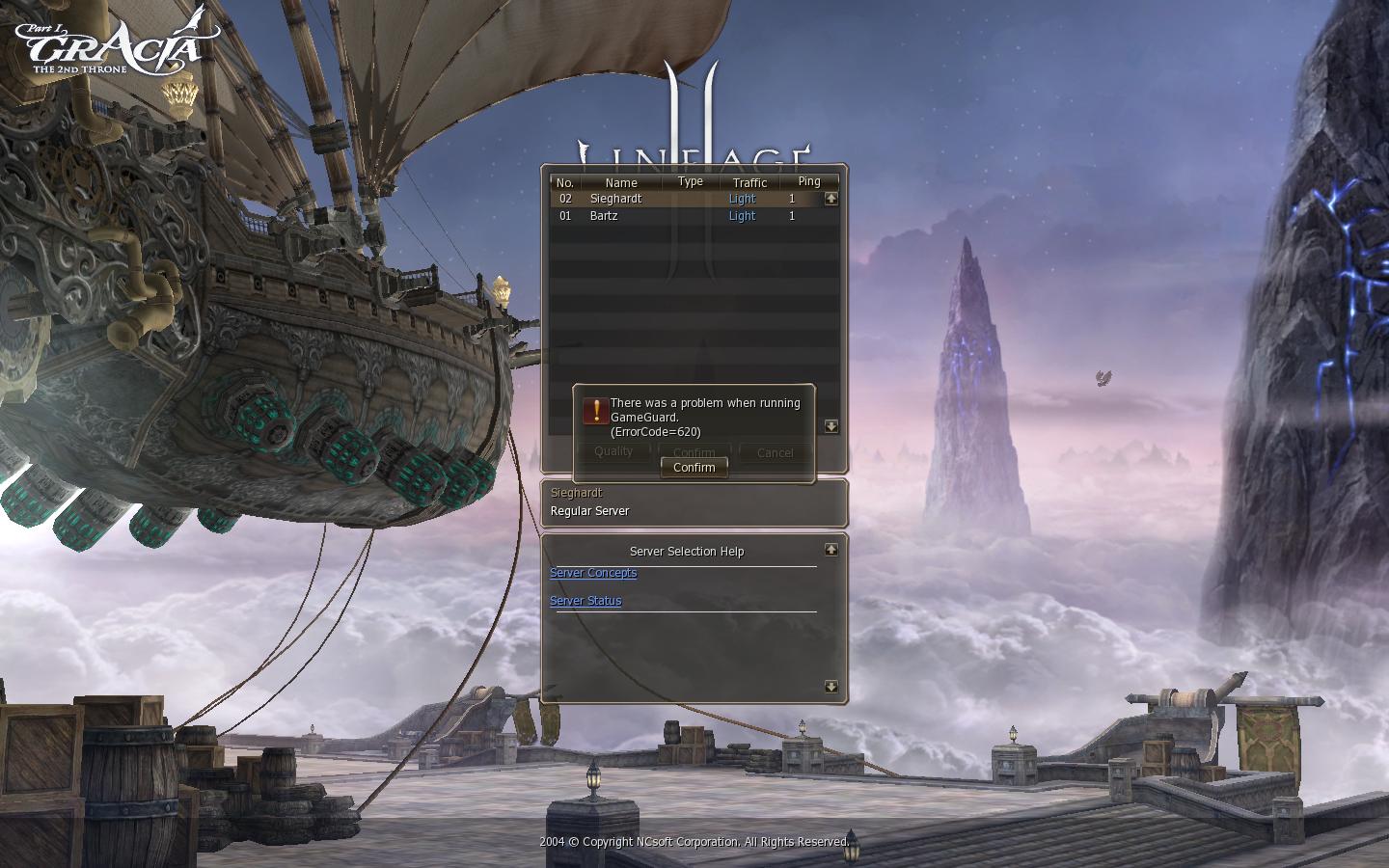
Task: Sort the list by Traffic column
Action: pos(749,182)
